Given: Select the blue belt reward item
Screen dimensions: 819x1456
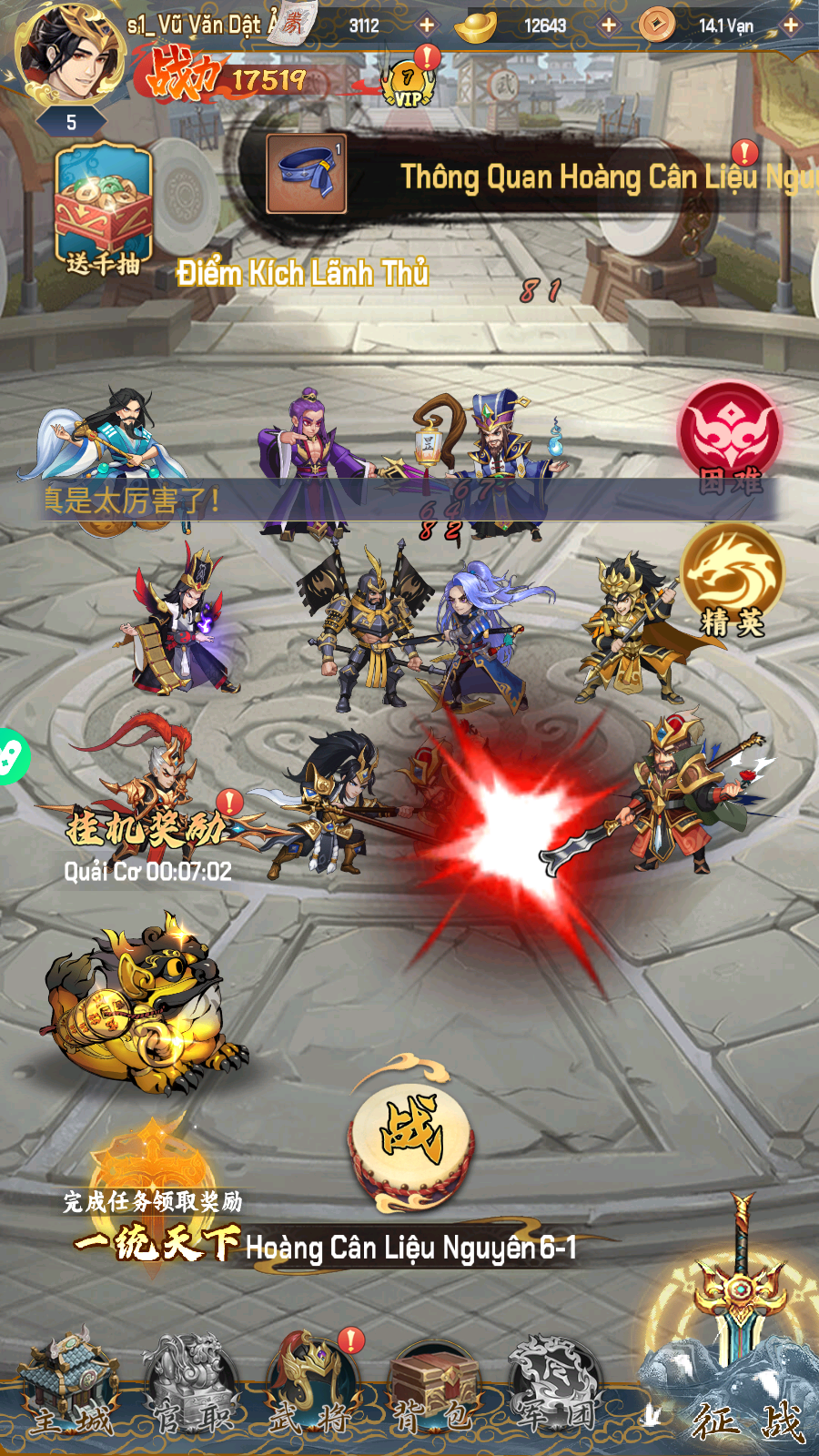Looking at the screenshot, I should pos(307,174).
